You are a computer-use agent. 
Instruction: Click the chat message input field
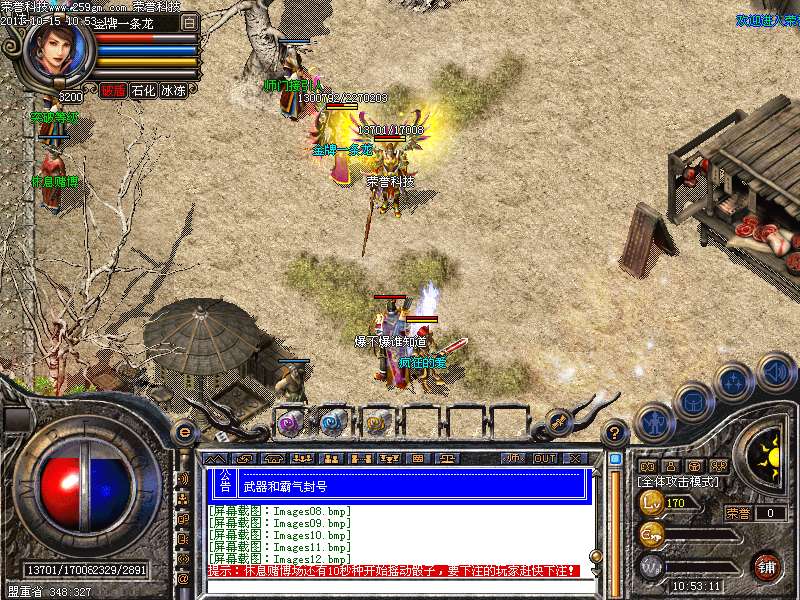400,585
